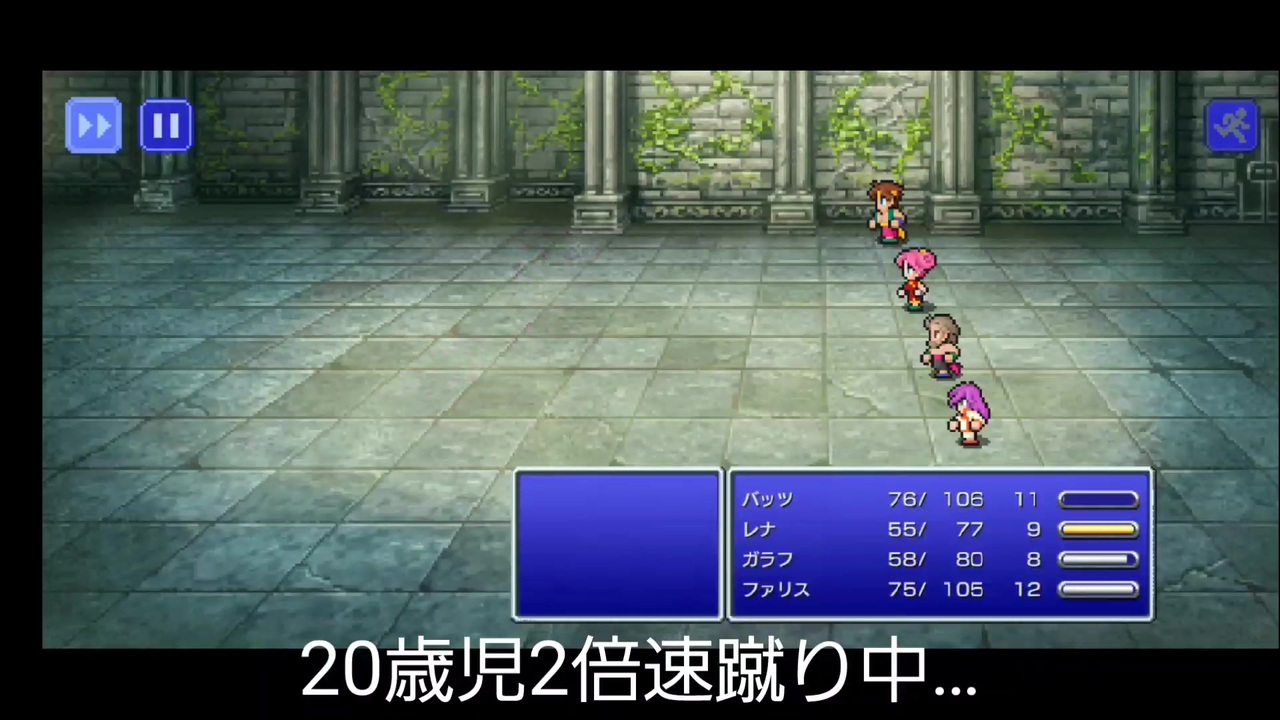Click レナ's nearly full yellow ATB gauge

(1098, 530)
